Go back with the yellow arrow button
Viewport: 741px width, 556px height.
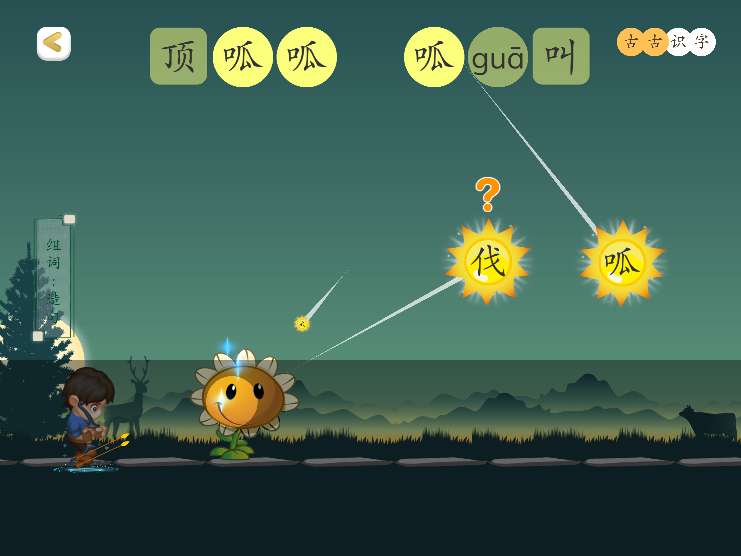click(x=54, y=43)
